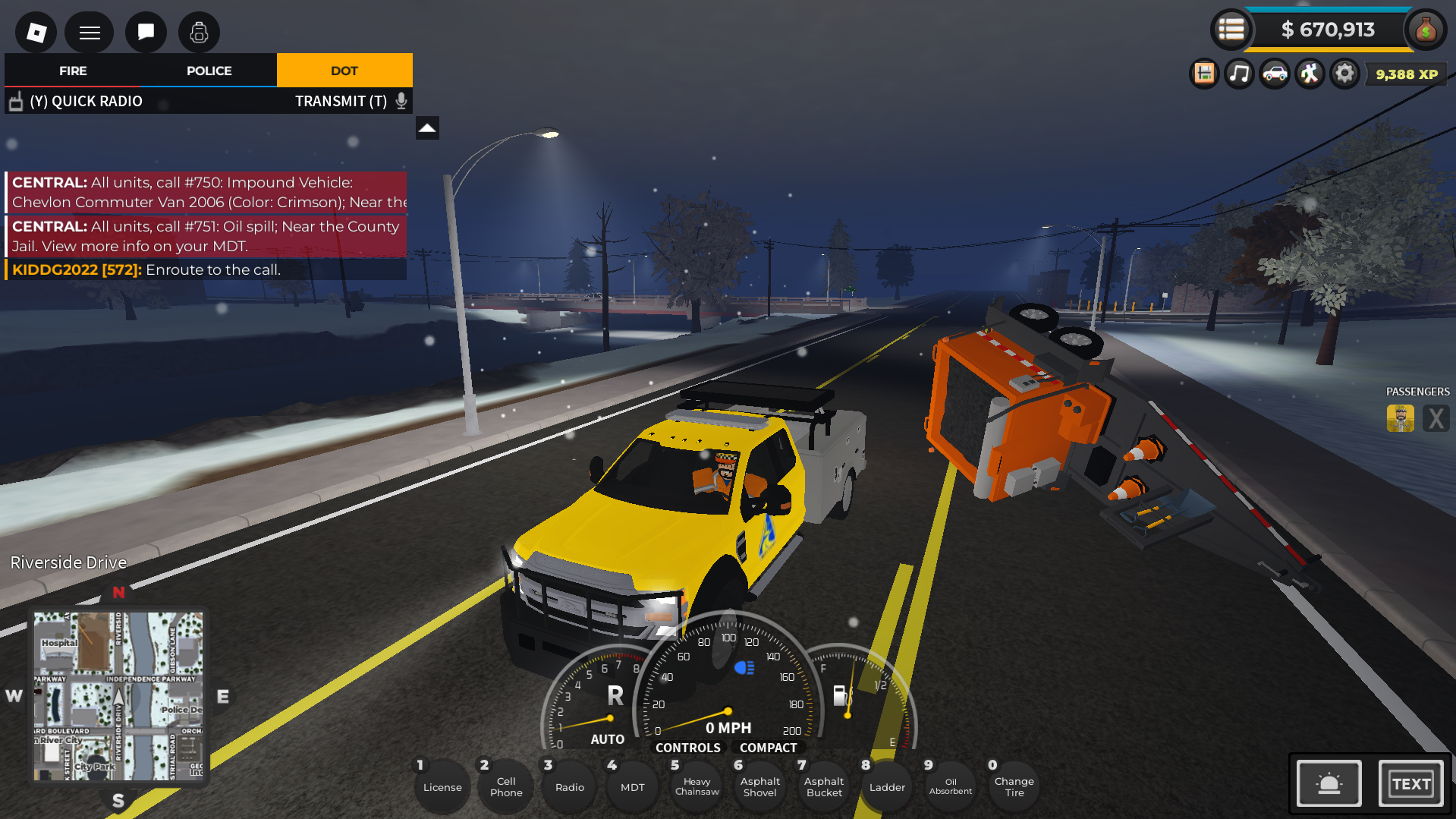Open the backpack icon in top bar
This screenshot has width=1456, height=819.
click(199, 32)
